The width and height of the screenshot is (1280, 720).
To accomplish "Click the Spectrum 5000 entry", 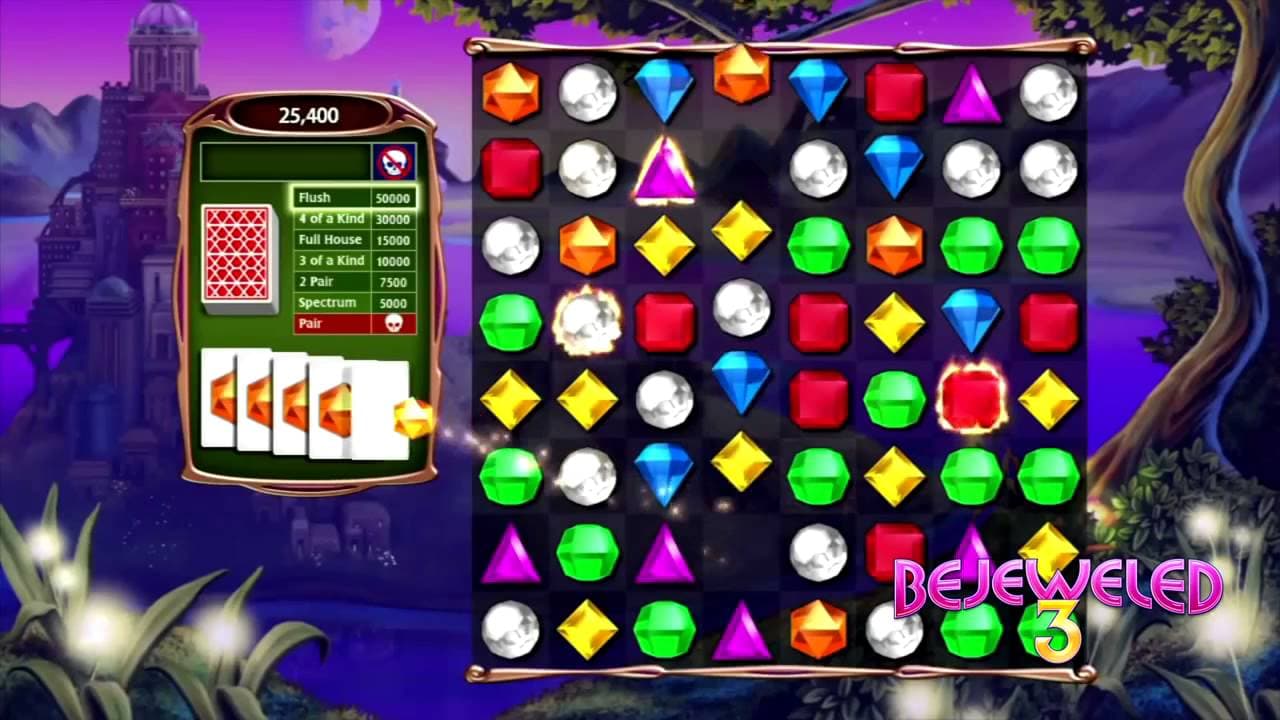I will pos(355,302).
